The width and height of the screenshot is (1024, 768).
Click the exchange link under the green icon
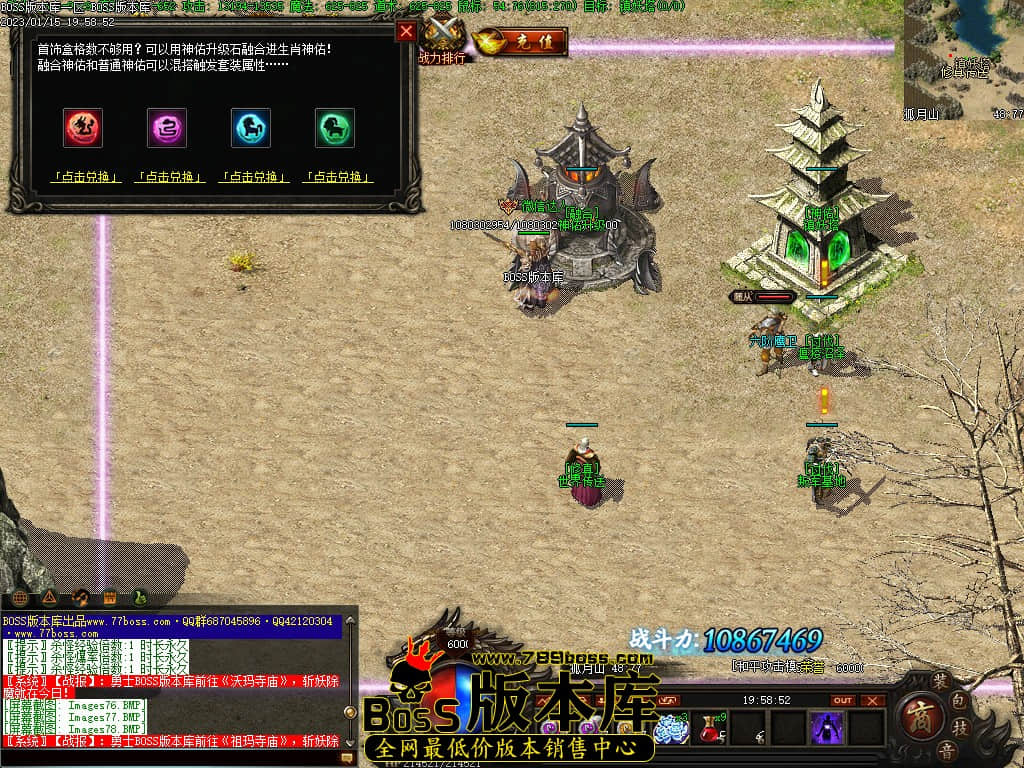338,177
